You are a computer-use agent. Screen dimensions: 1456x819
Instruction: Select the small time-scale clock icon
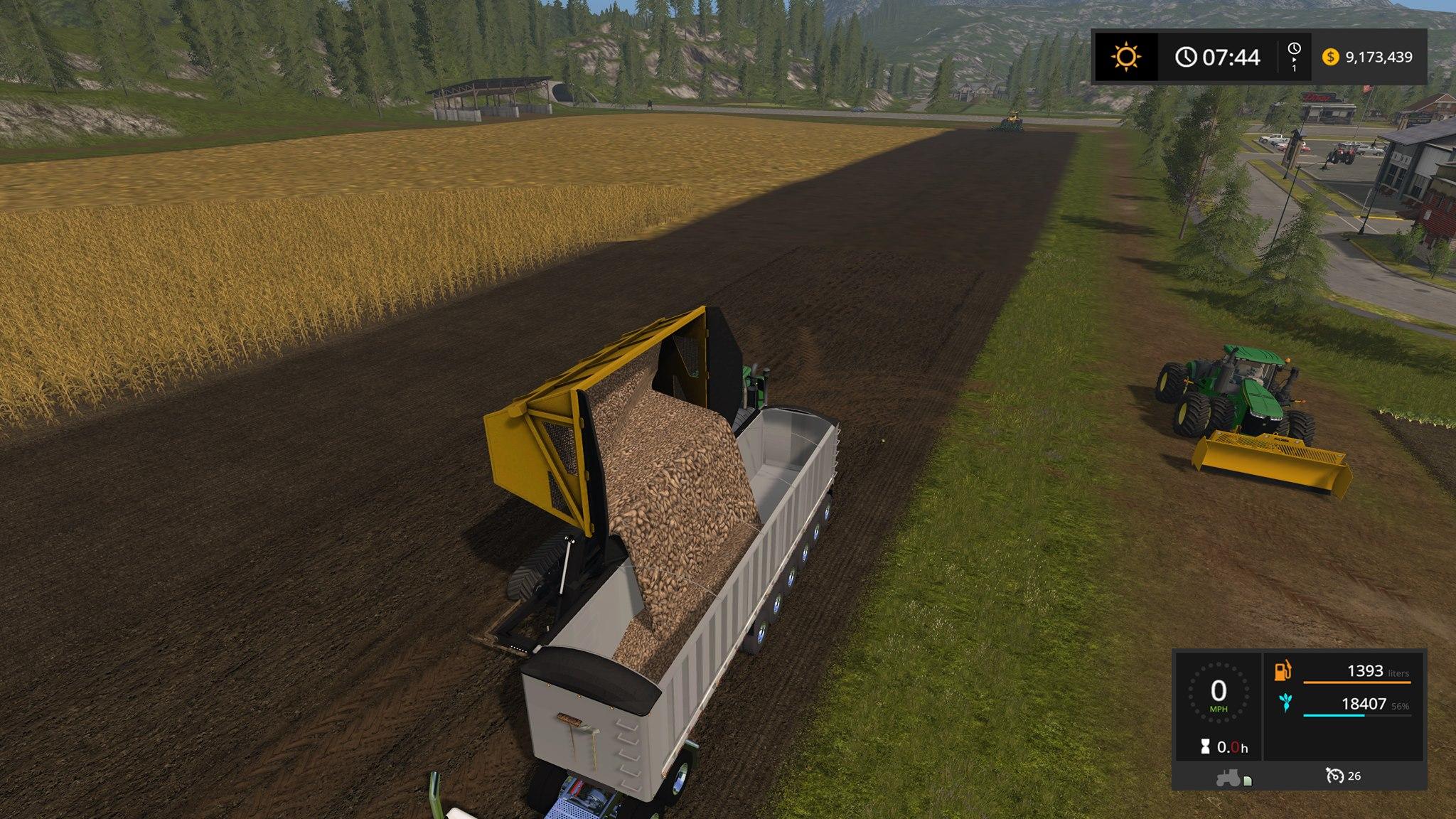[x=1294, y=49]
